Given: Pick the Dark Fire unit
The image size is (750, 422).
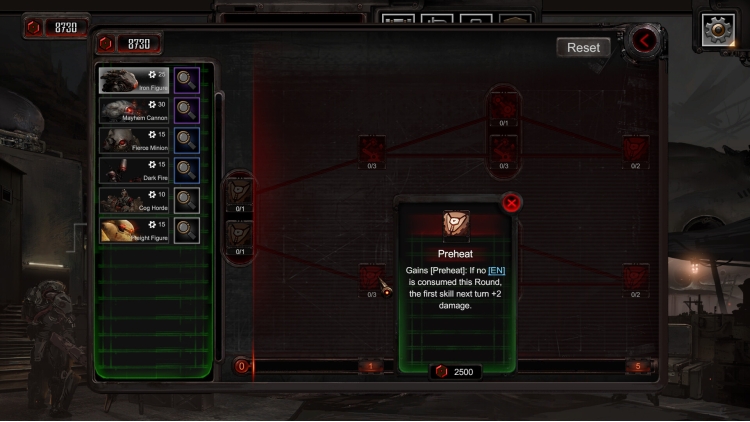Looking at the screenshot, I should coord(134,170).
